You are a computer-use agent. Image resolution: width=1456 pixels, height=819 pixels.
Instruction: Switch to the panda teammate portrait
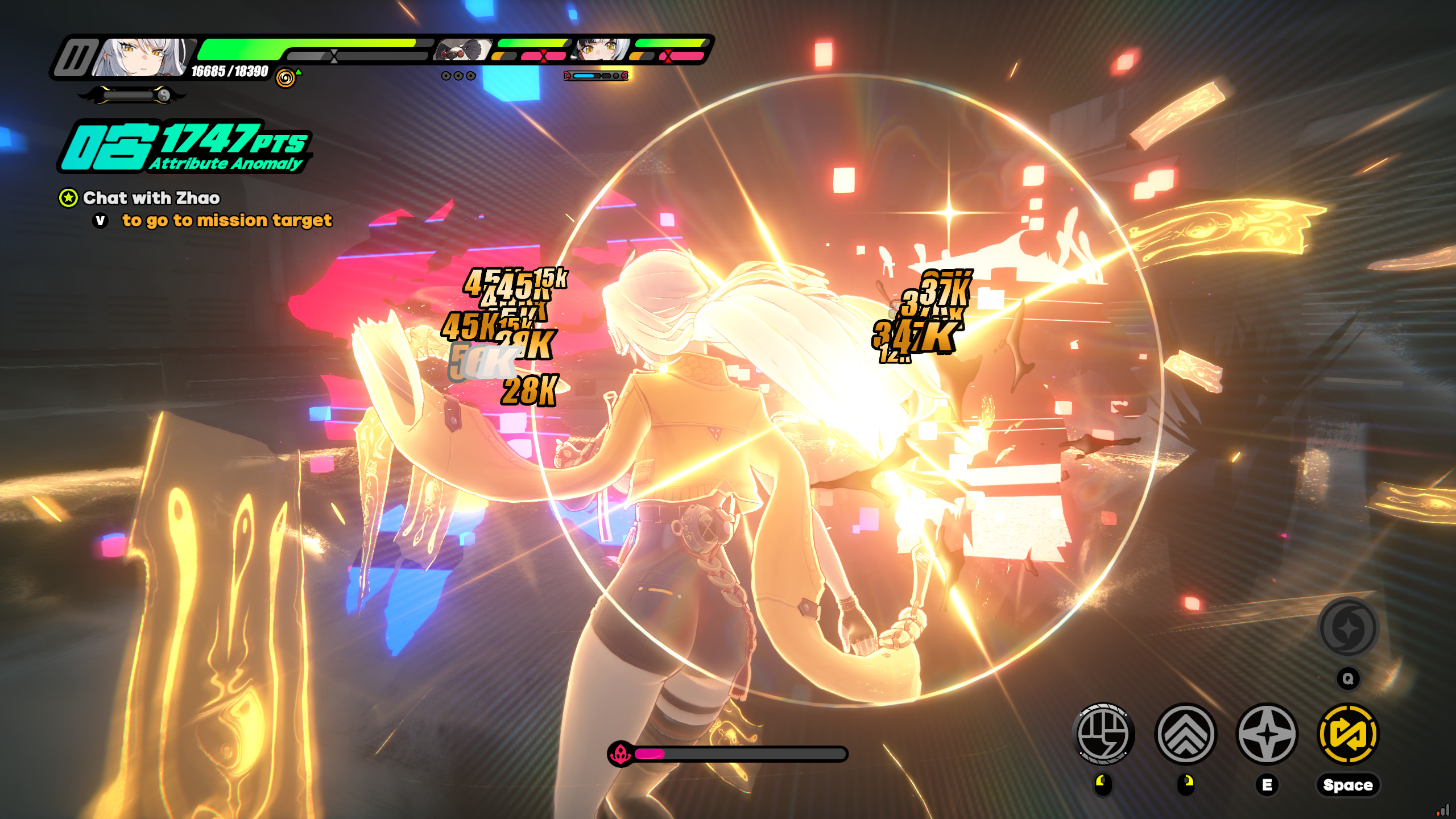[x=462, y=50]
